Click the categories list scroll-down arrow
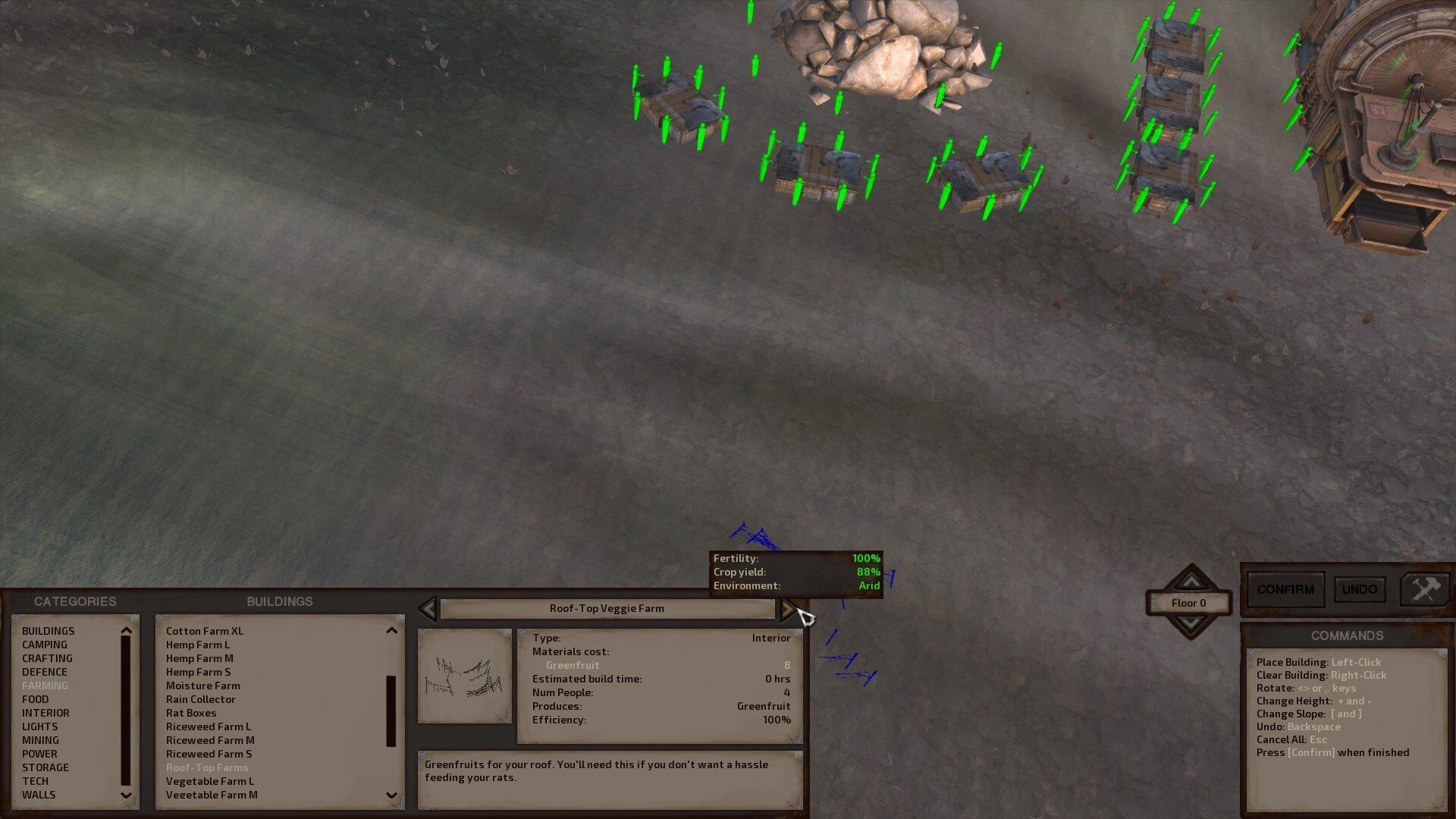The height and width of the screenshot is (819, 1456). click(x=126, y=795)
